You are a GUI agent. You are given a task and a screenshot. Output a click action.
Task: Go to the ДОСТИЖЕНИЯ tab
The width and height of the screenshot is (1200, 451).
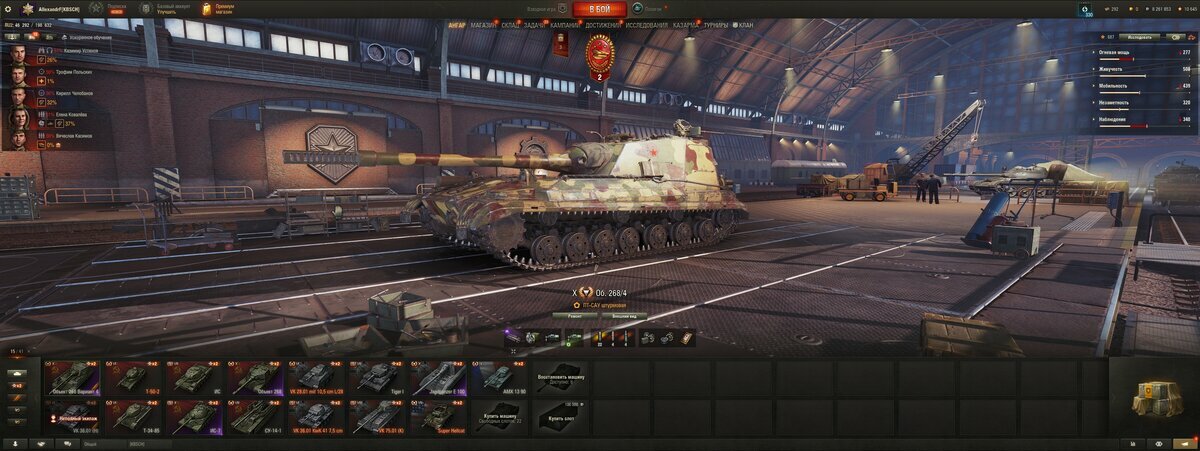604,25
